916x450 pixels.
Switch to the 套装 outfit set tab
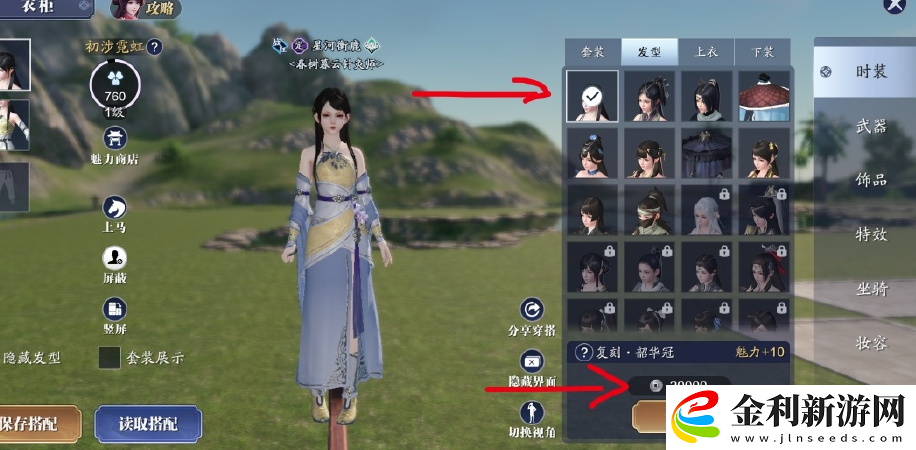593,52
